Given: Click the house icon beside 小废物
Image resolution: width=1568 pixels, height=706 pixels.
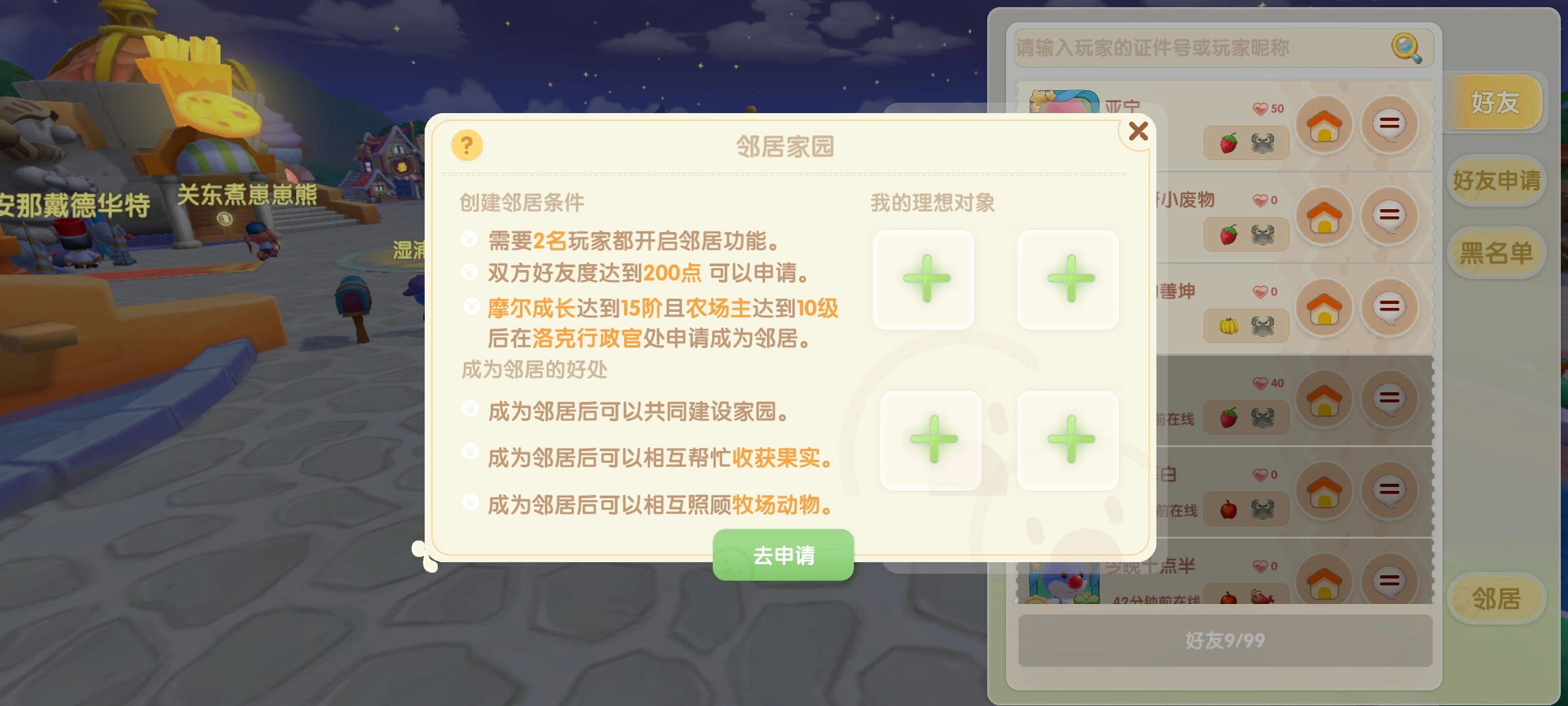Looking at the screenshot, I should pos(1324,216).
